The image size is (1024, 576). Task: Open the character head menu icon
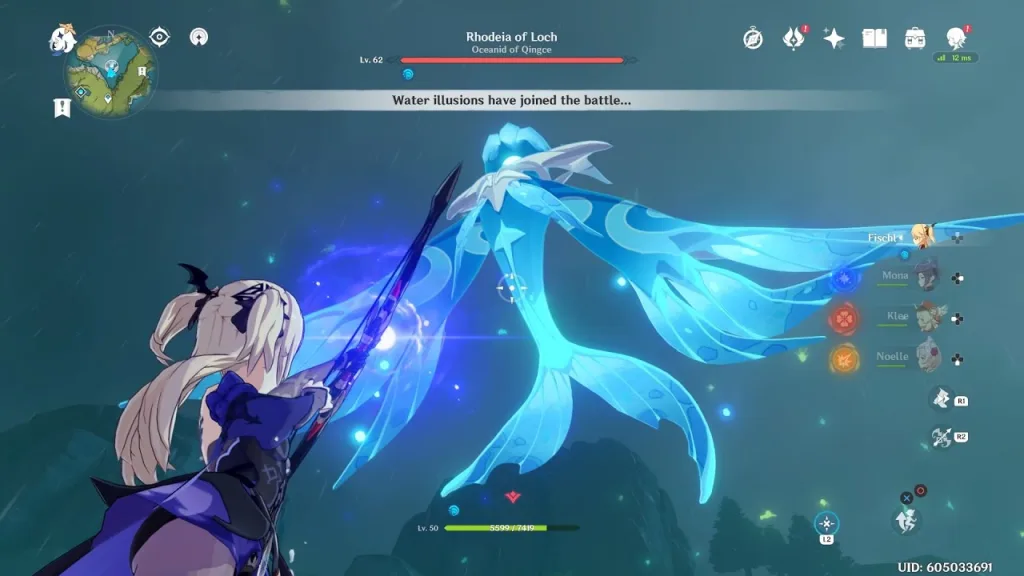(955, 39)
